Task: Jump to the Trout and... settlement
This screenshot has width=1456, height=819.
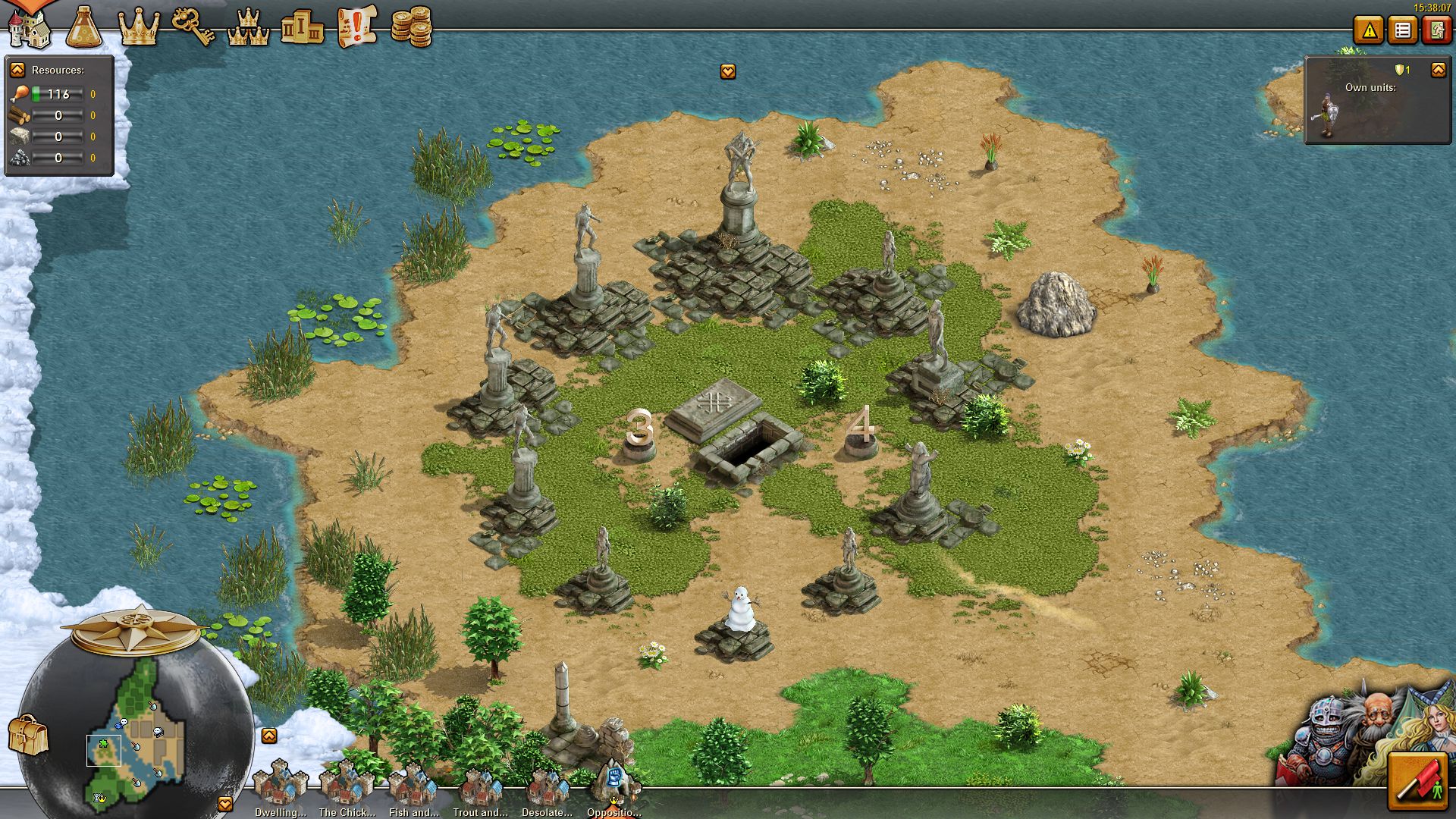Action: point(480,789)
